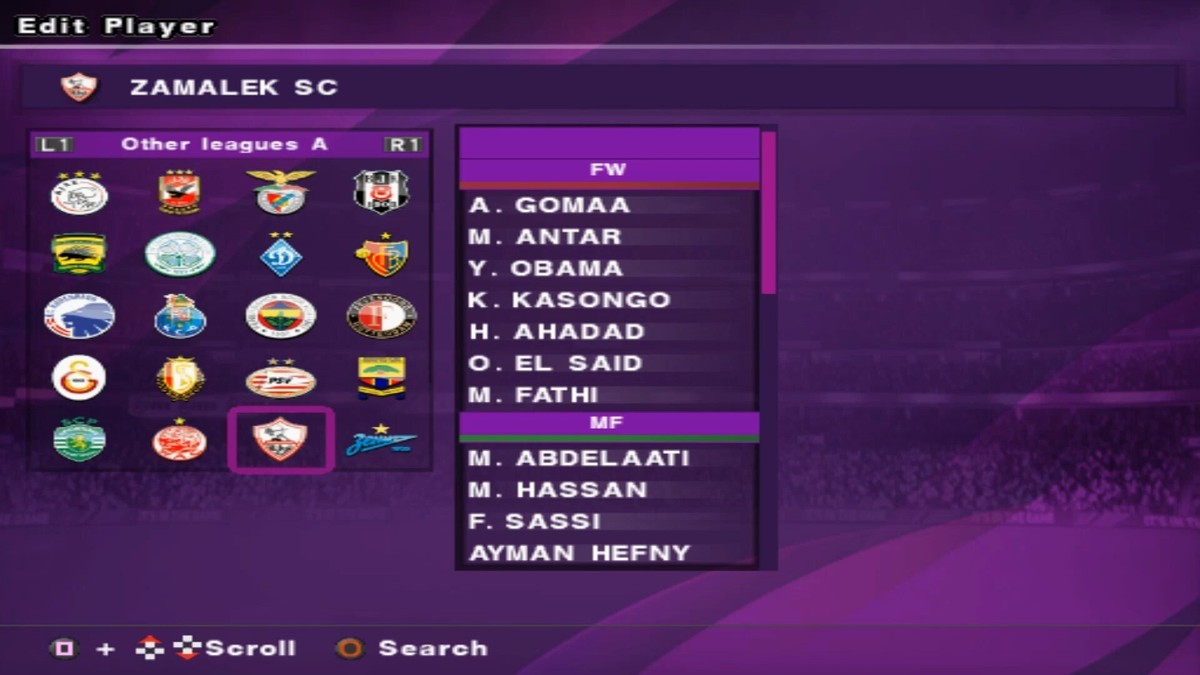Image resolution: width=1200 pixels, height=675 pixels.
Task: Pick the Benfica eagle crest
Action: 281,192
